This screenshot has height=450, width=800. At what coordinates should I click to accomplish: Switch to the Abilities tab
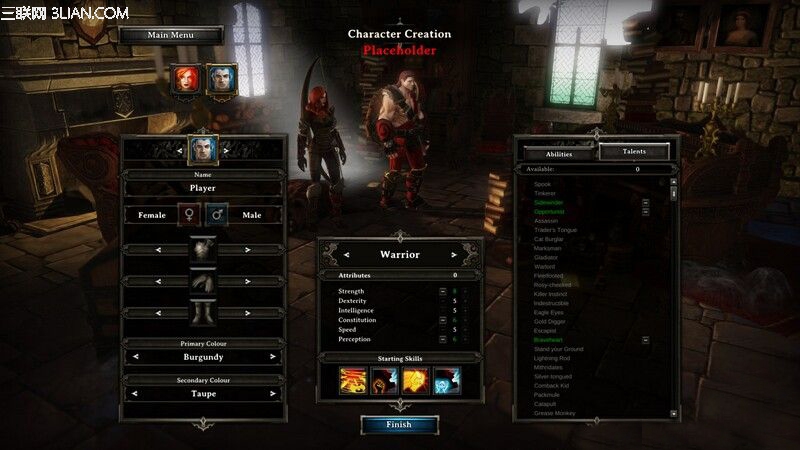(x=559, y=153)
